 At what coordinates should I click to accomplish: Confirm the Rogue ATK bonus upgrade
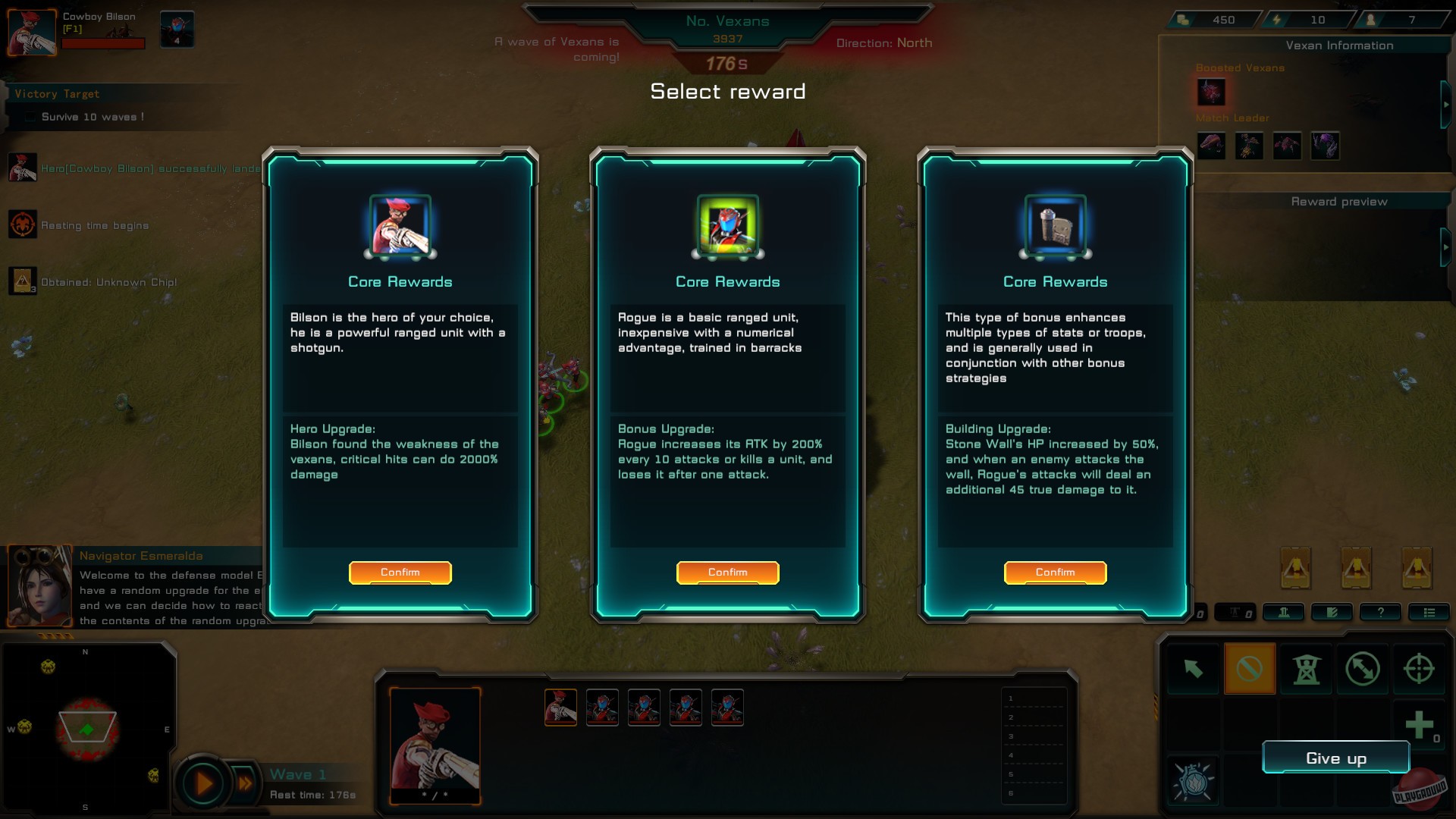(x=727, y=573)
